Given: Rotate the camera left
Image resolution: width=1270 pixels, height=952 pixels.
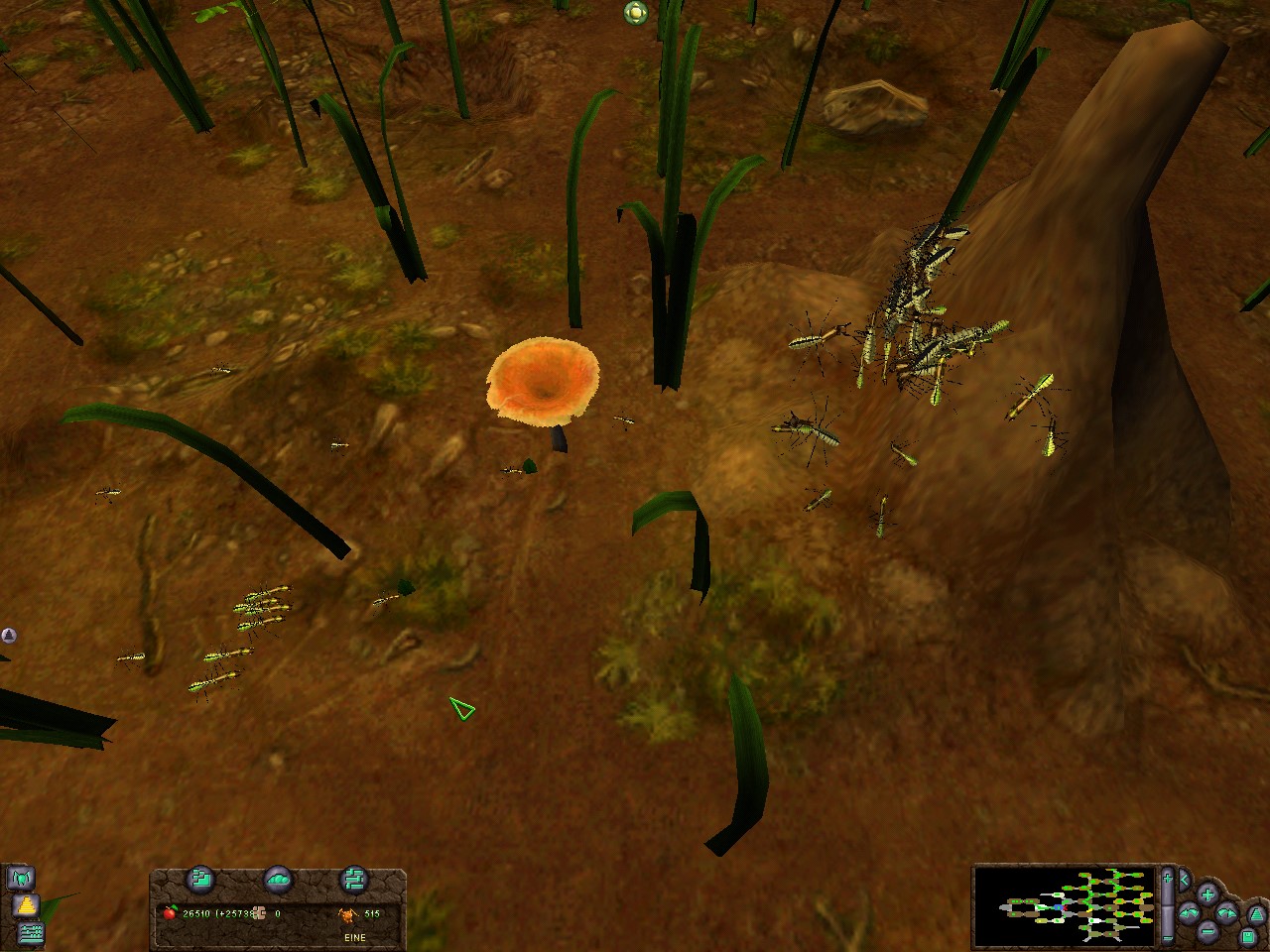Looking at the screenshot, I should pyautogui.click(x=1189, y=912).
